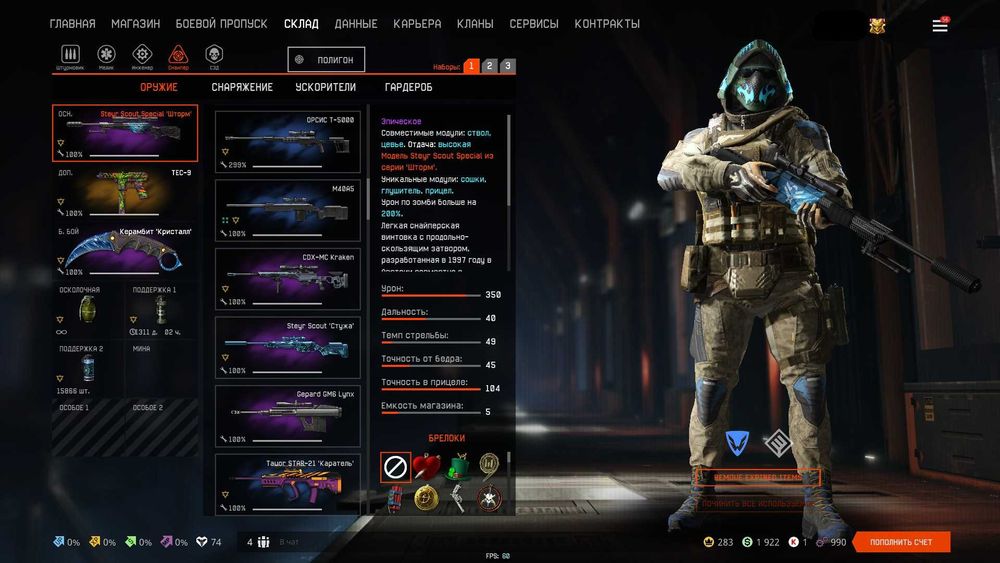The width and height of the screenshot is (1000, 563).
Task: Click the Remove Expired Items button
Action: pos(757,478)
